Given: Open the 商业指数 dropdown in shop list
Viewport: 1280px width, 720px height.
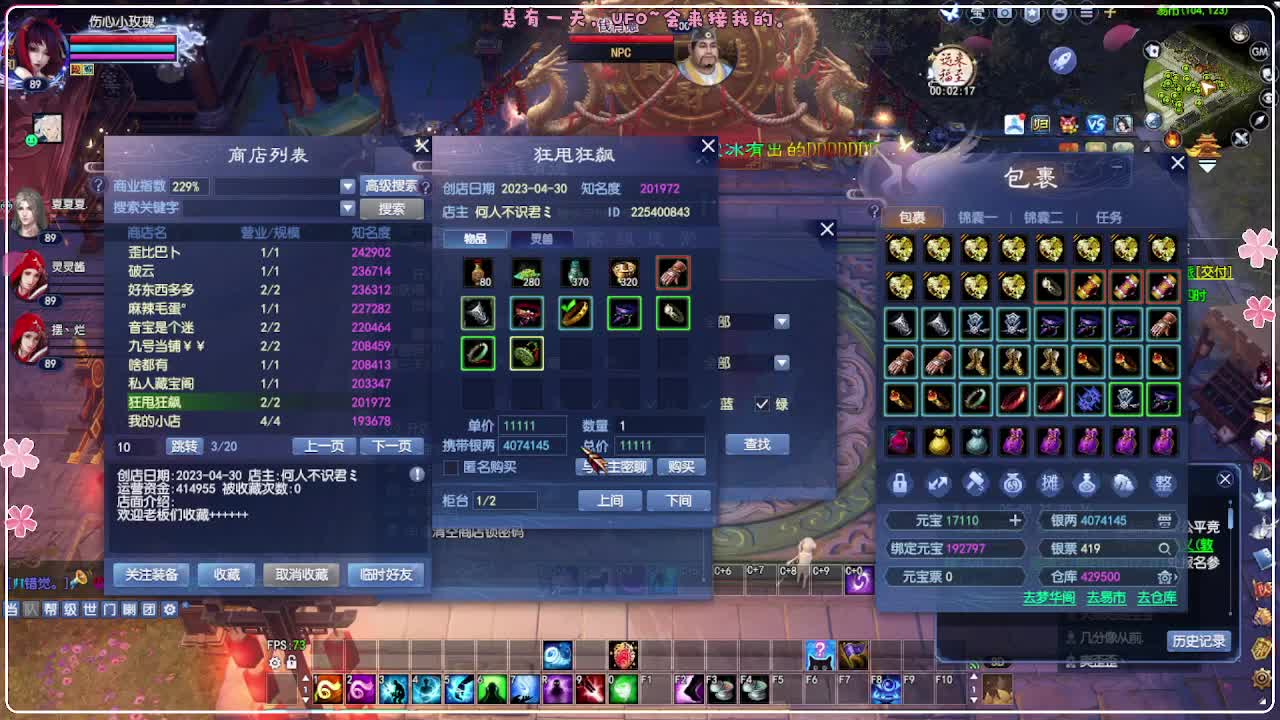Looking at the screenshot, I should [x=347, y=185].
